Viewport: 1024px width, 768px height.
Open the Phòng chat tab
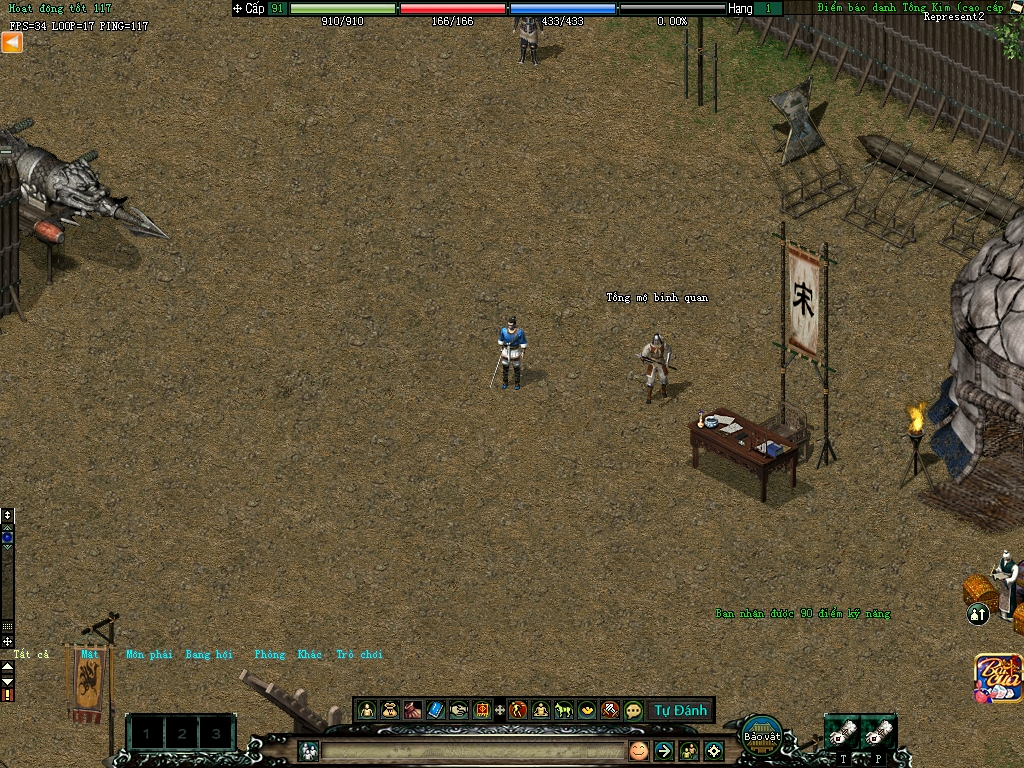(x=270, y=654)
